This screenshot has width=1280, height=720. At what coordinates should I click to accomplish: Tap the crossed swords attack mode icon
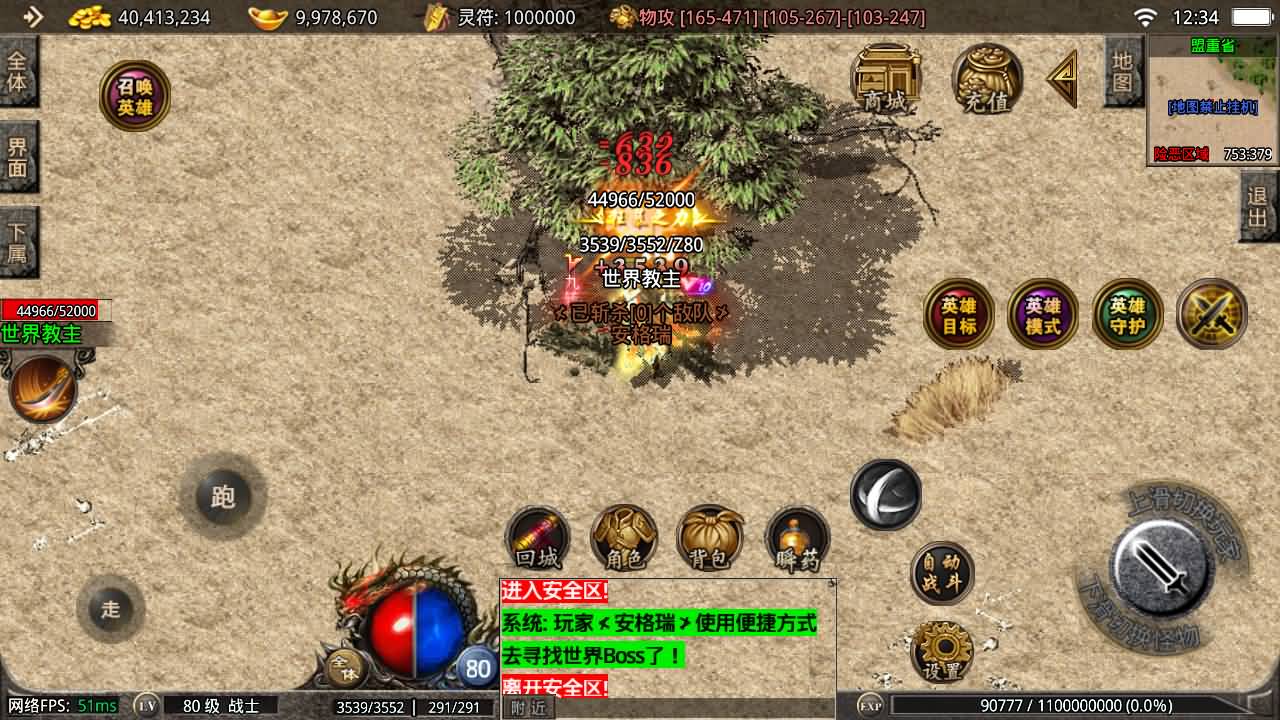[x=1212, y=314]
